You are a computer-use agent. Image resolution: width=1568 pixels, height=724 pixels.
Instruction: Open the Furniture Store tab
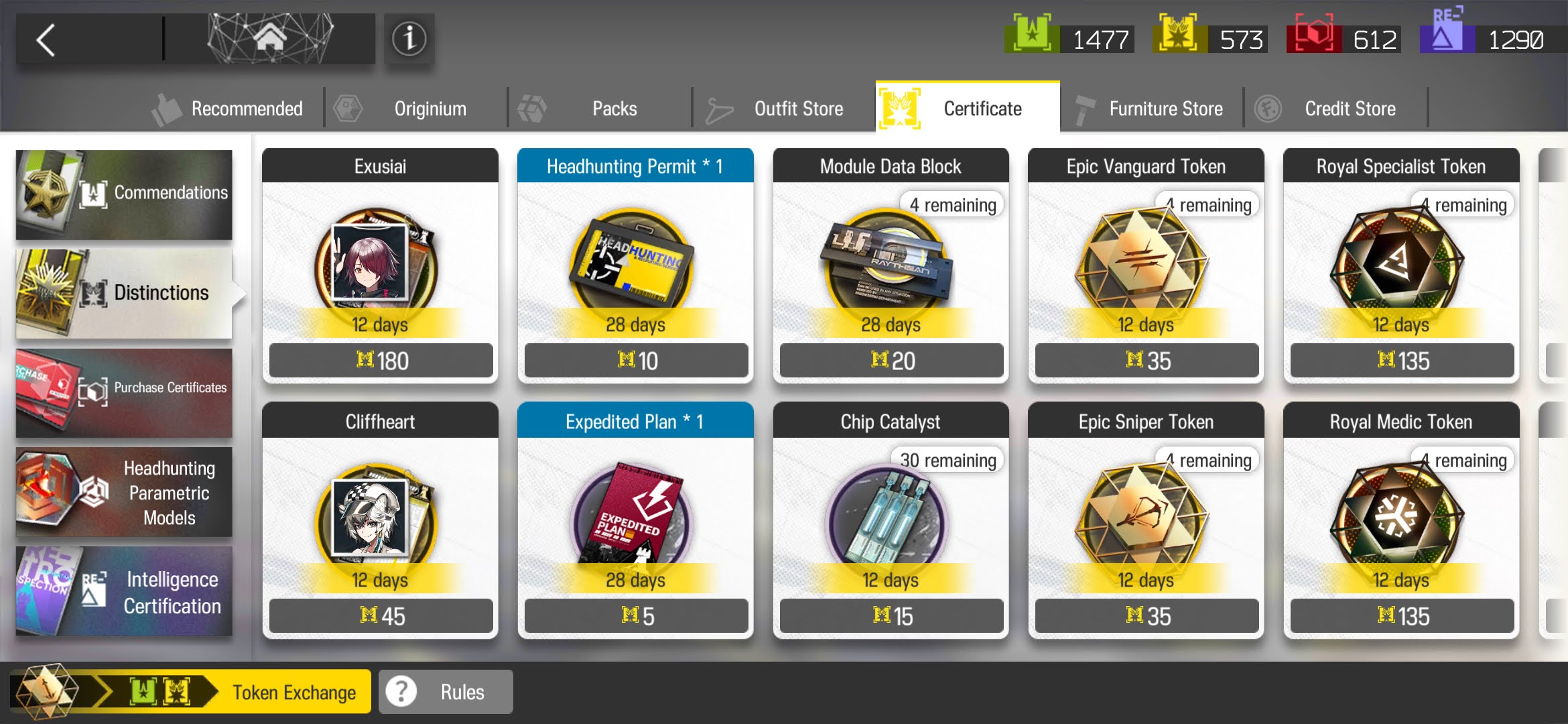[x=1151, y=109]
